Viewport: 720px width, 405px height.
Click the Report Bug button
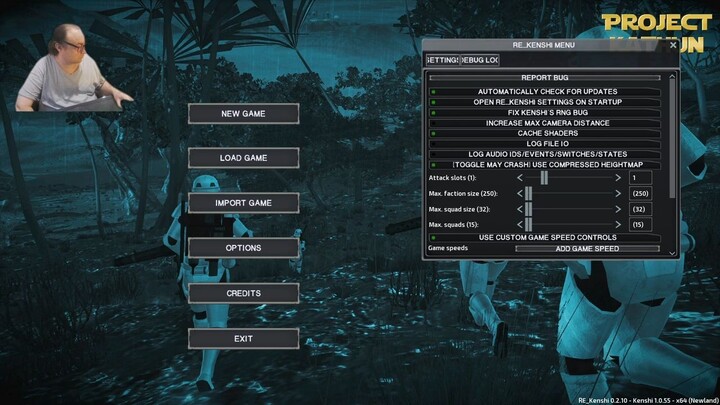(x=545, y=77)
